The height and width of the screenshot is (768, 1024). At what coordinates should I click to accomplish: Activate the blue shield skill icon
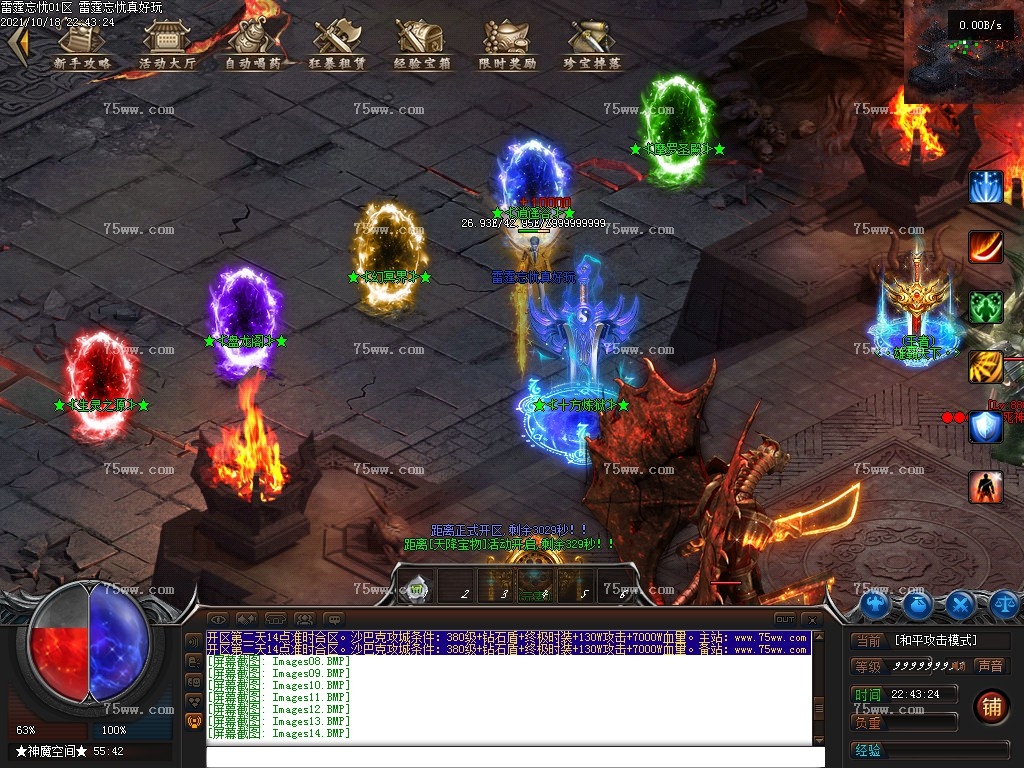pyautogui.click(x=985, y=427)
